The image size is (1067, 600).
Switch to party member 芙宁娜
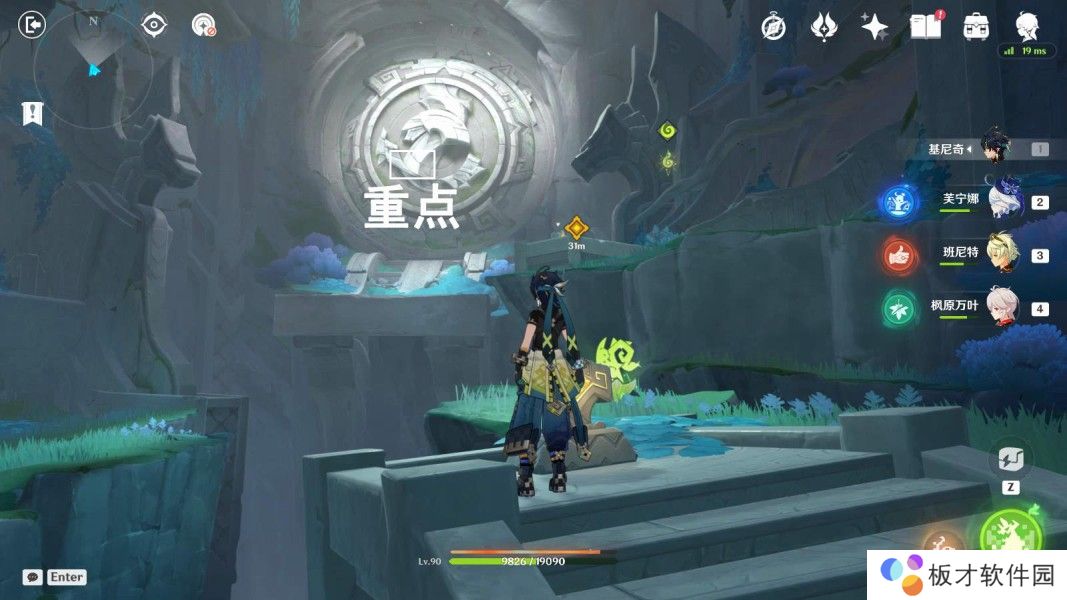coord(1003,202)
